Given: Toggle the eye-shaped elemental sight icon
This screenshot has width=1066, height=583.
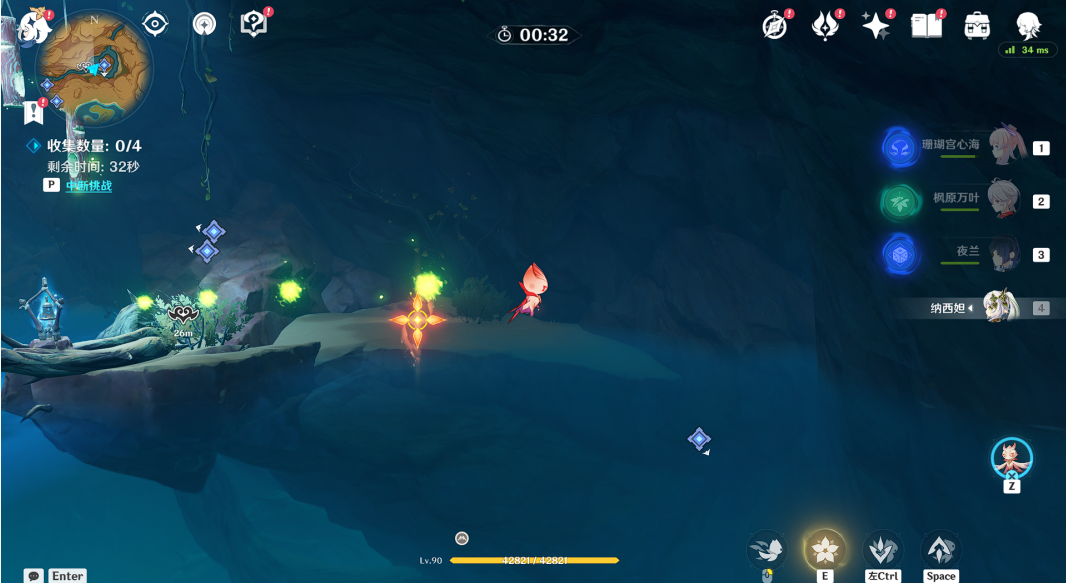Looking at the screenshot, I should (155, 23).
